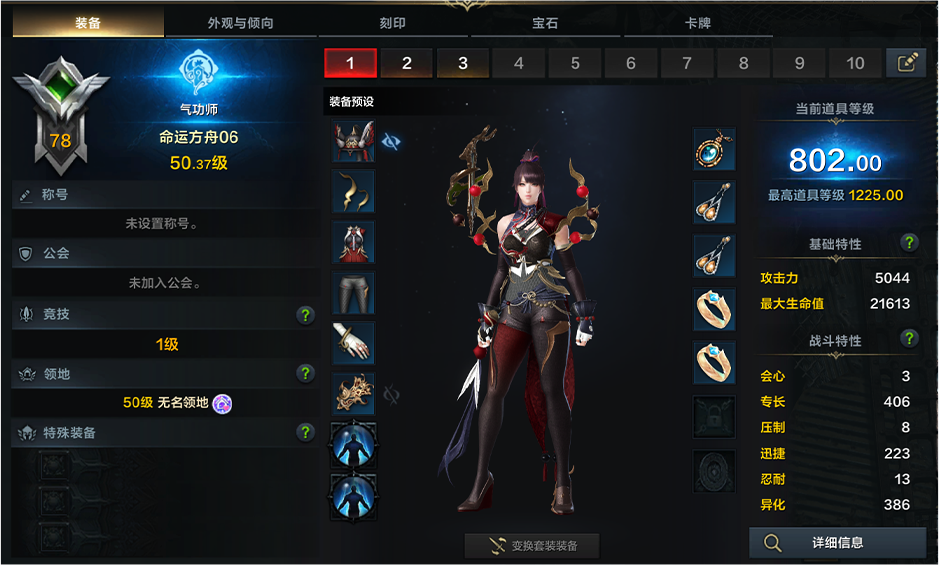Show the 卡牌 tab
The image size is (939, 565).
pyautogui.click(x=698, y=23)
